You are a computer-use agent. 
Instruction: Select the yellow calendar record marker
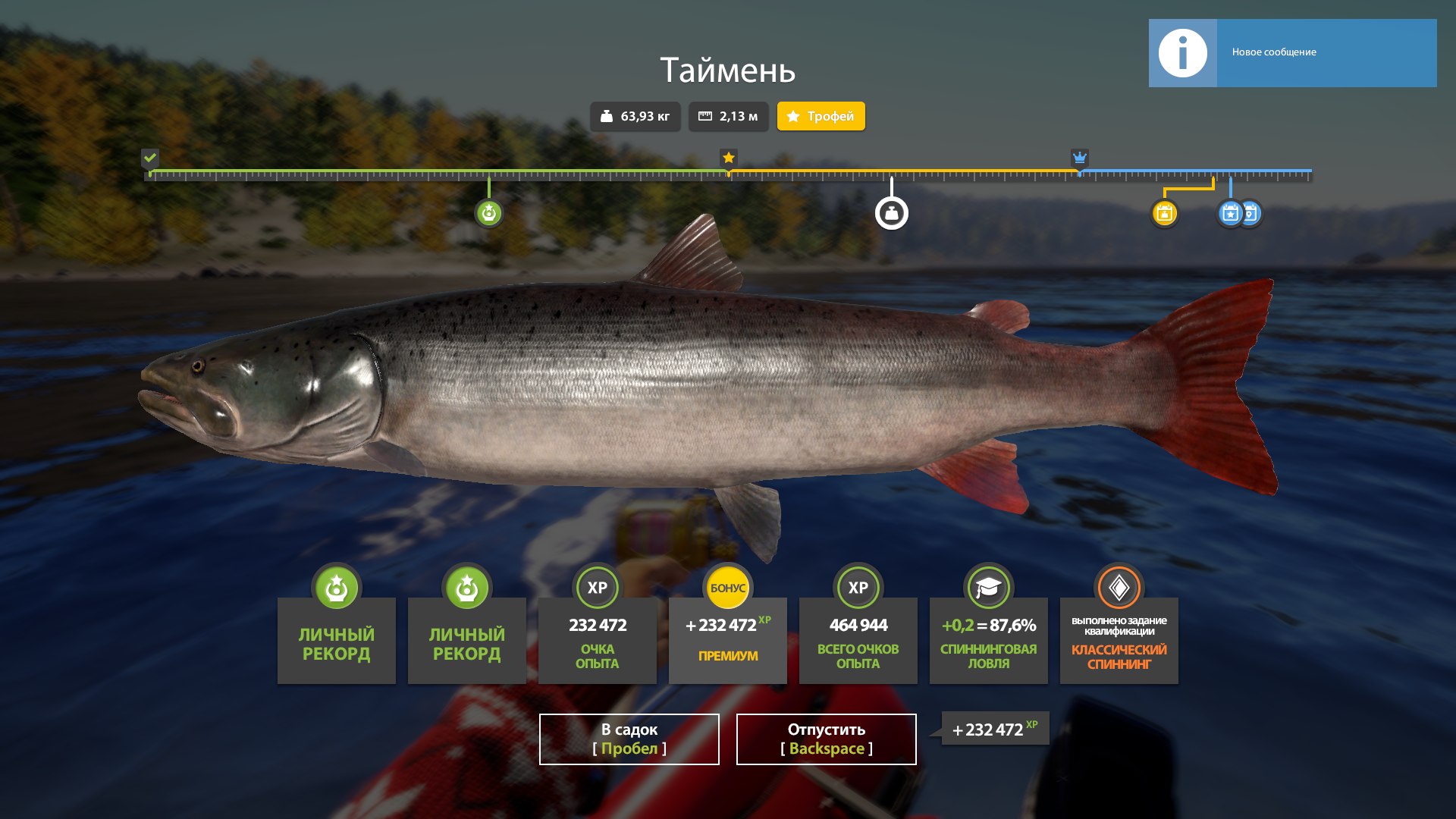(1164, 213)
